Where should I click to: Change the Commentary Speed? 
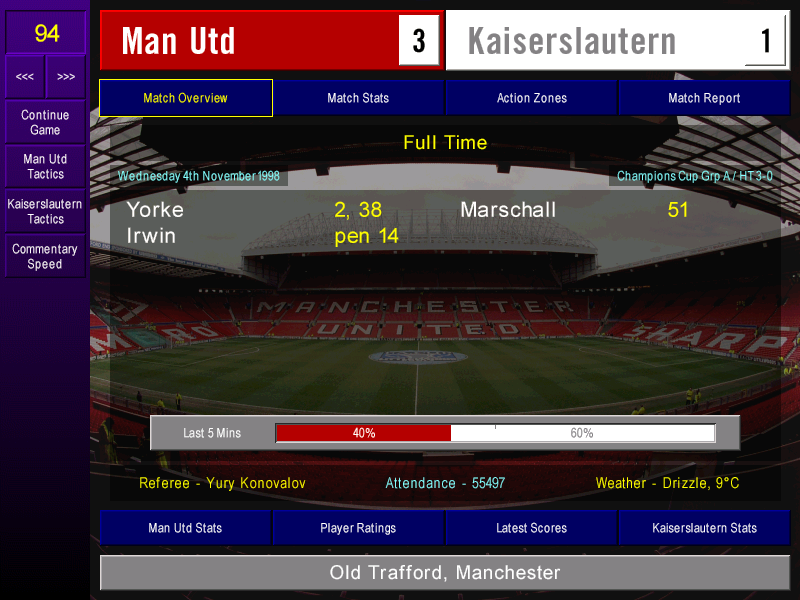point(45,256)
